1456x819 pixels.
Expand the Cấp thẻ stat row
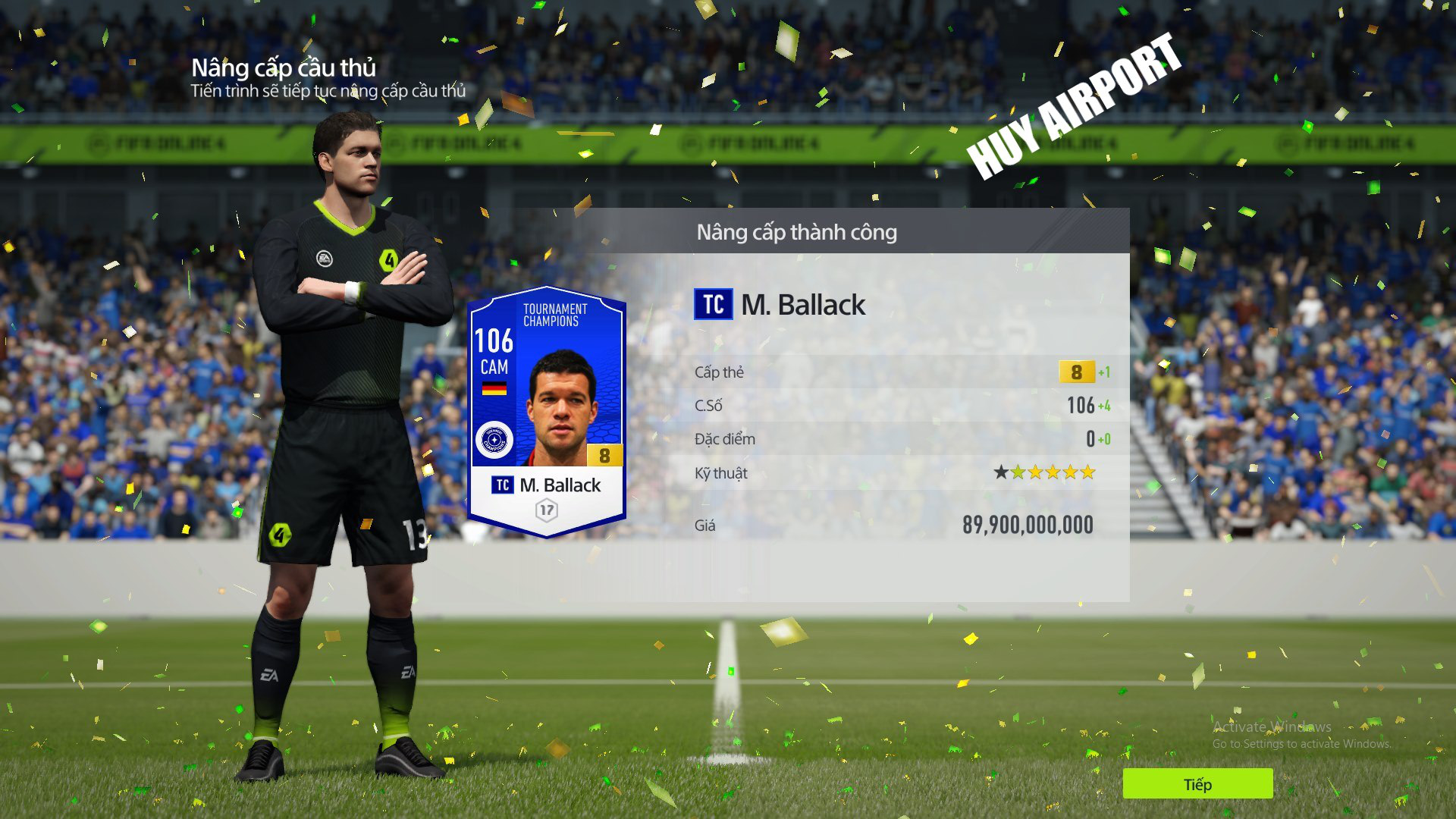(895, 372)
